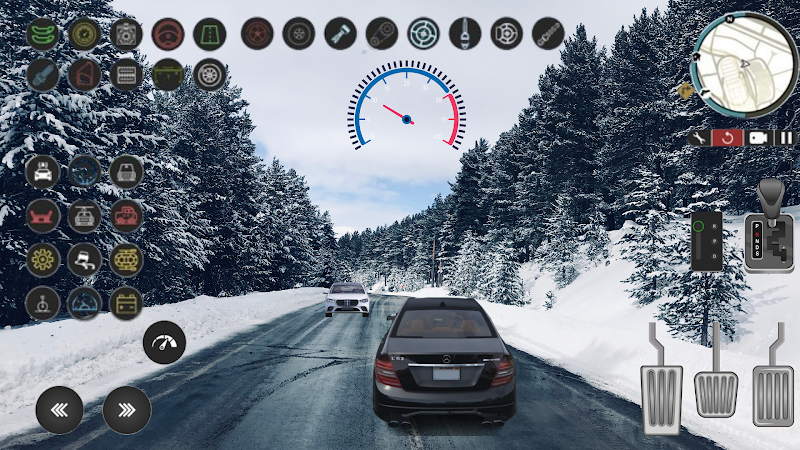Hit the red reset arrow button
Image resolution: width=800 pixels, height=450 pixels.
coord(728,138)
